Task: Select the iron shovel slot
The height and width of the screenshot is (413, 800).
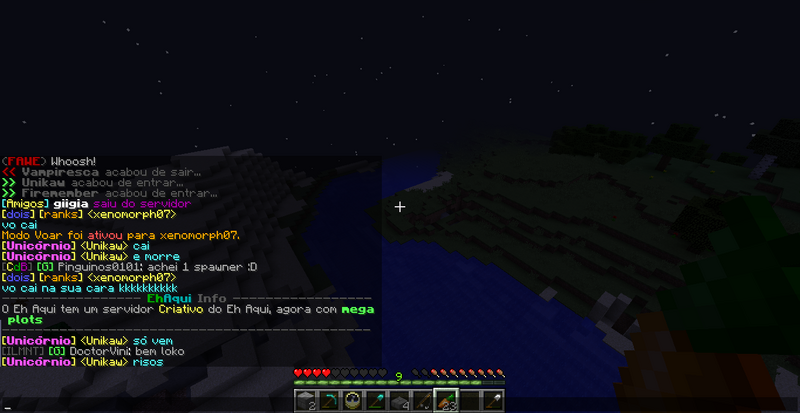Action: click(x=492, y=401)
